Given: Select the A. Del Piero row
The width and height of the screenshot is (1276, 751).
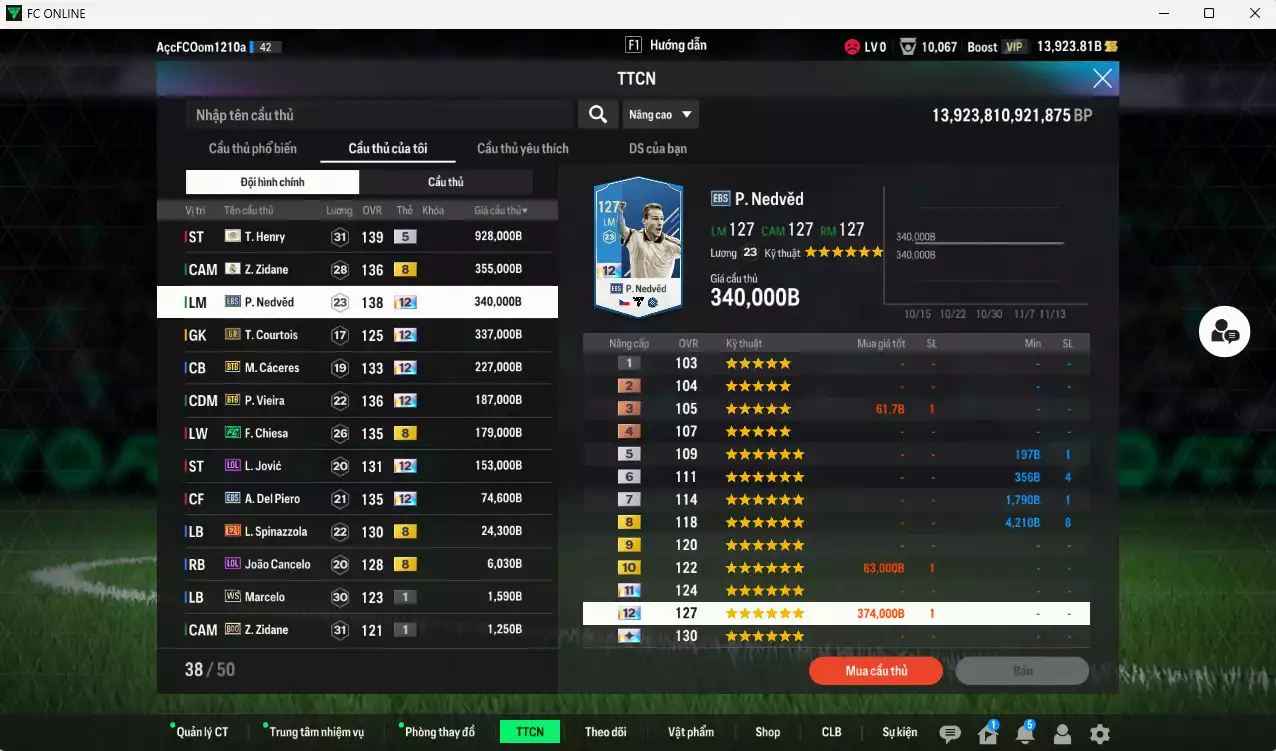Looking at the screenshot, I should 356,499.
